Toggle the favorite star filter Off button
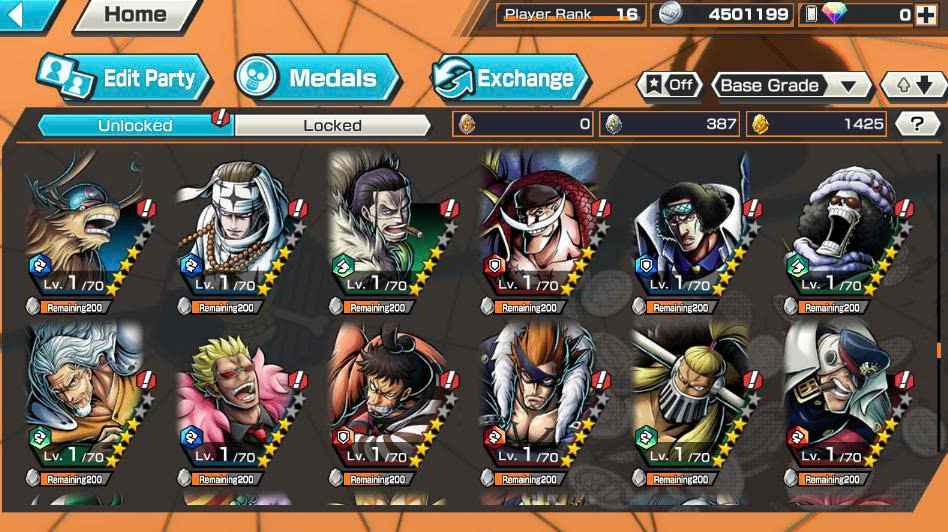Screen dimensions: 948x532 tap(670, 86)
